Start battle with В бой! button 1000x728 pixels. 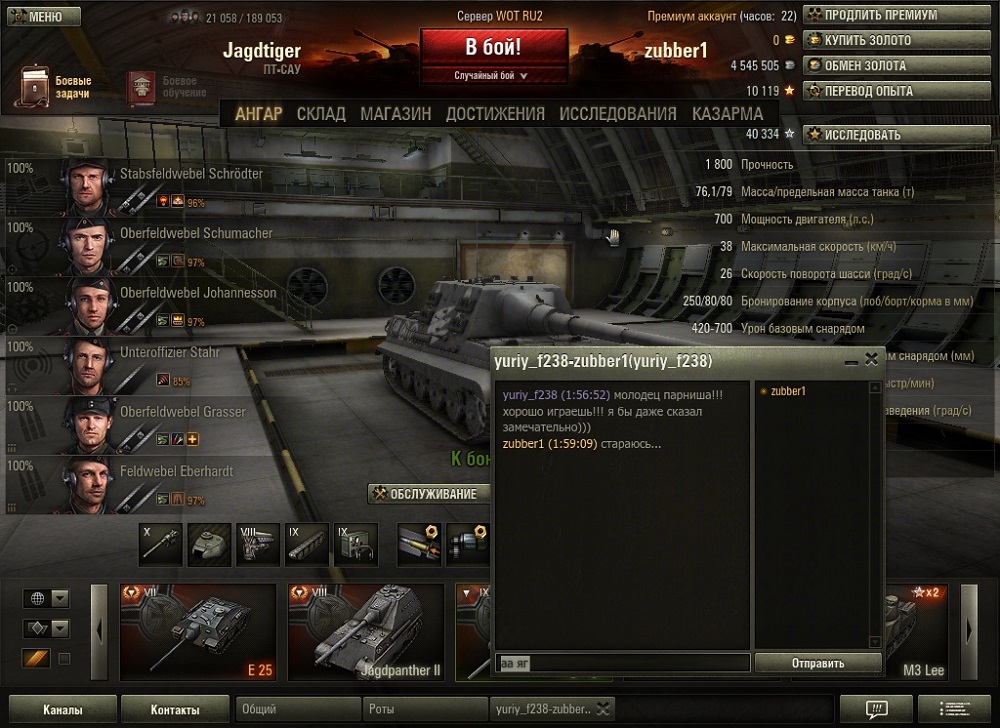(494, 48)
